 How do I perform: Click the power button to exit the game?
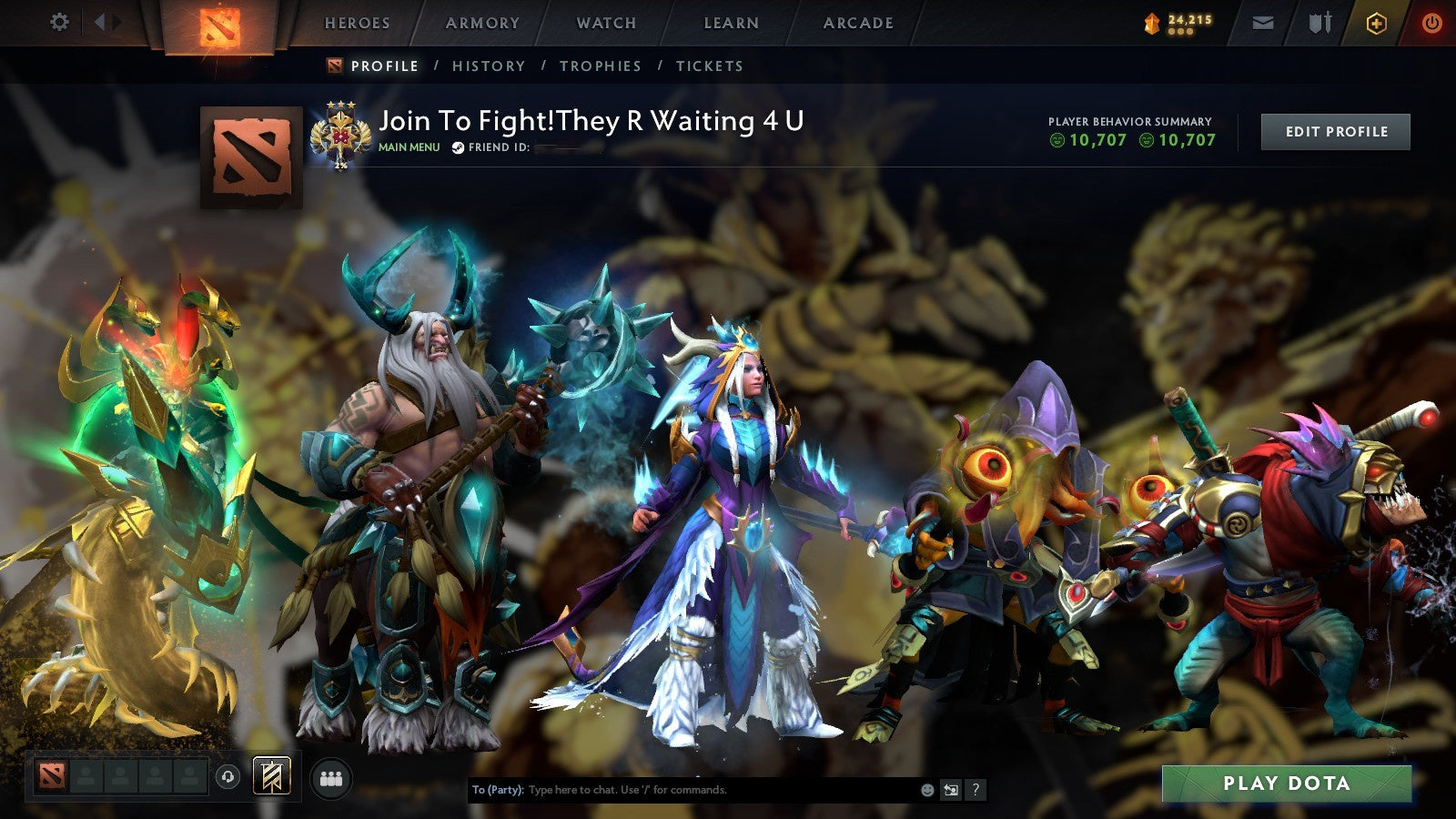tap(1429, 23)
